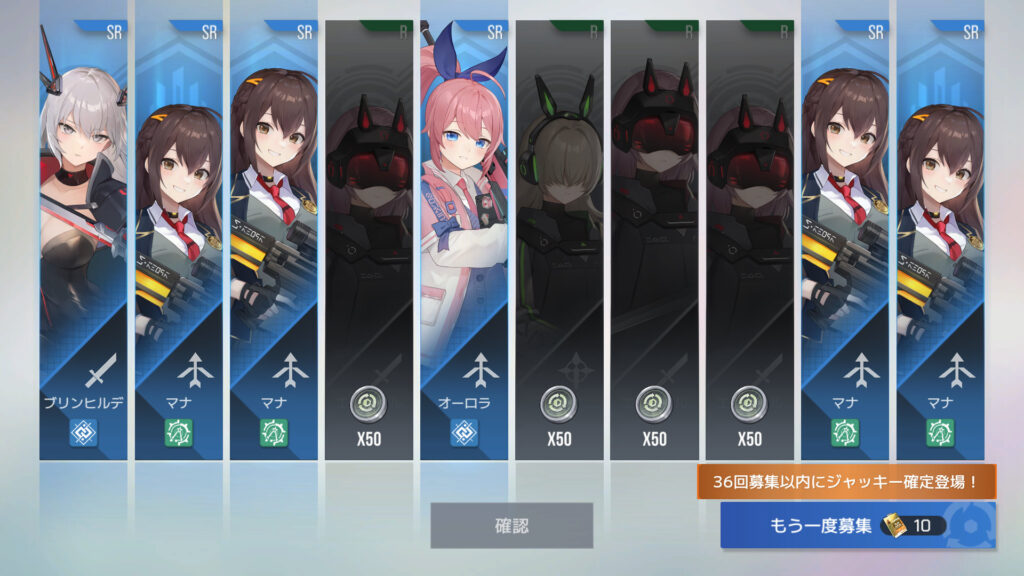
Task: Recruit again with the もう一度募集 button
Action: coord(857,526)
